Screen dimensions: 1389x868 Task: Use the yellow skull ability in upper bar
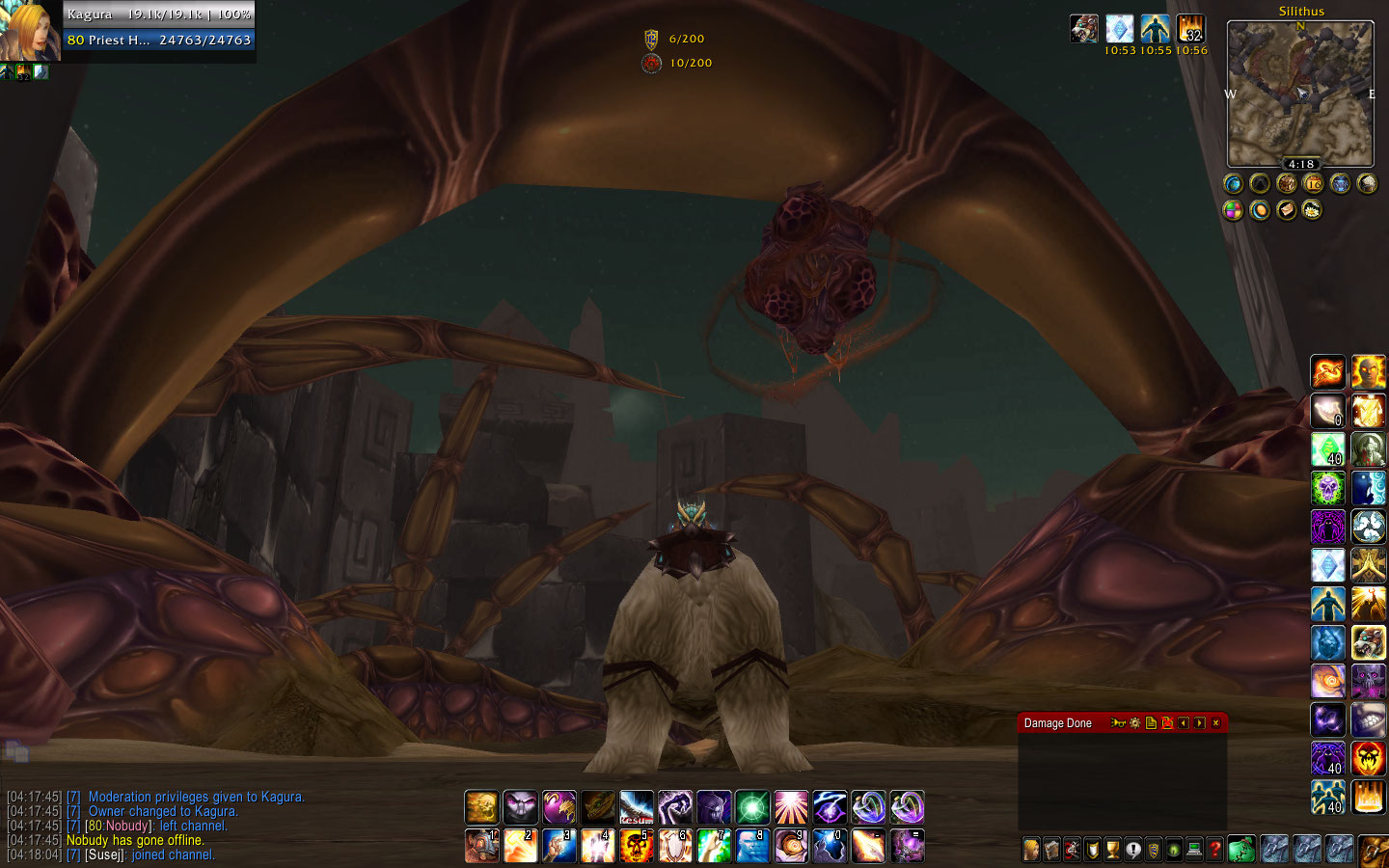482,807
